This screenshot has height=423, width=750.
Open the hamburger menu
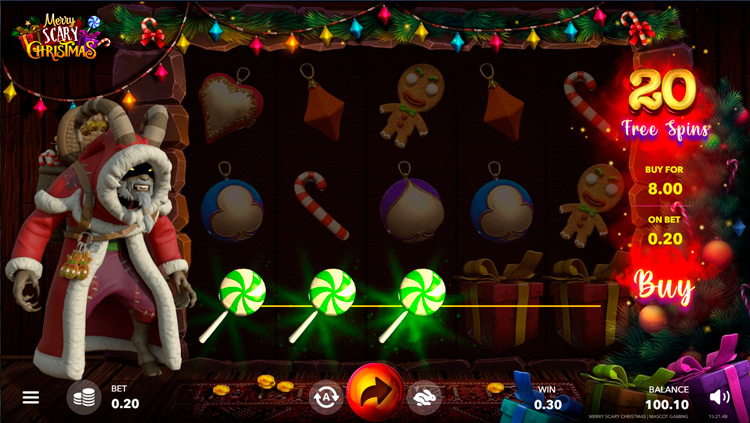pyautogui.click(x=31, y=397)
